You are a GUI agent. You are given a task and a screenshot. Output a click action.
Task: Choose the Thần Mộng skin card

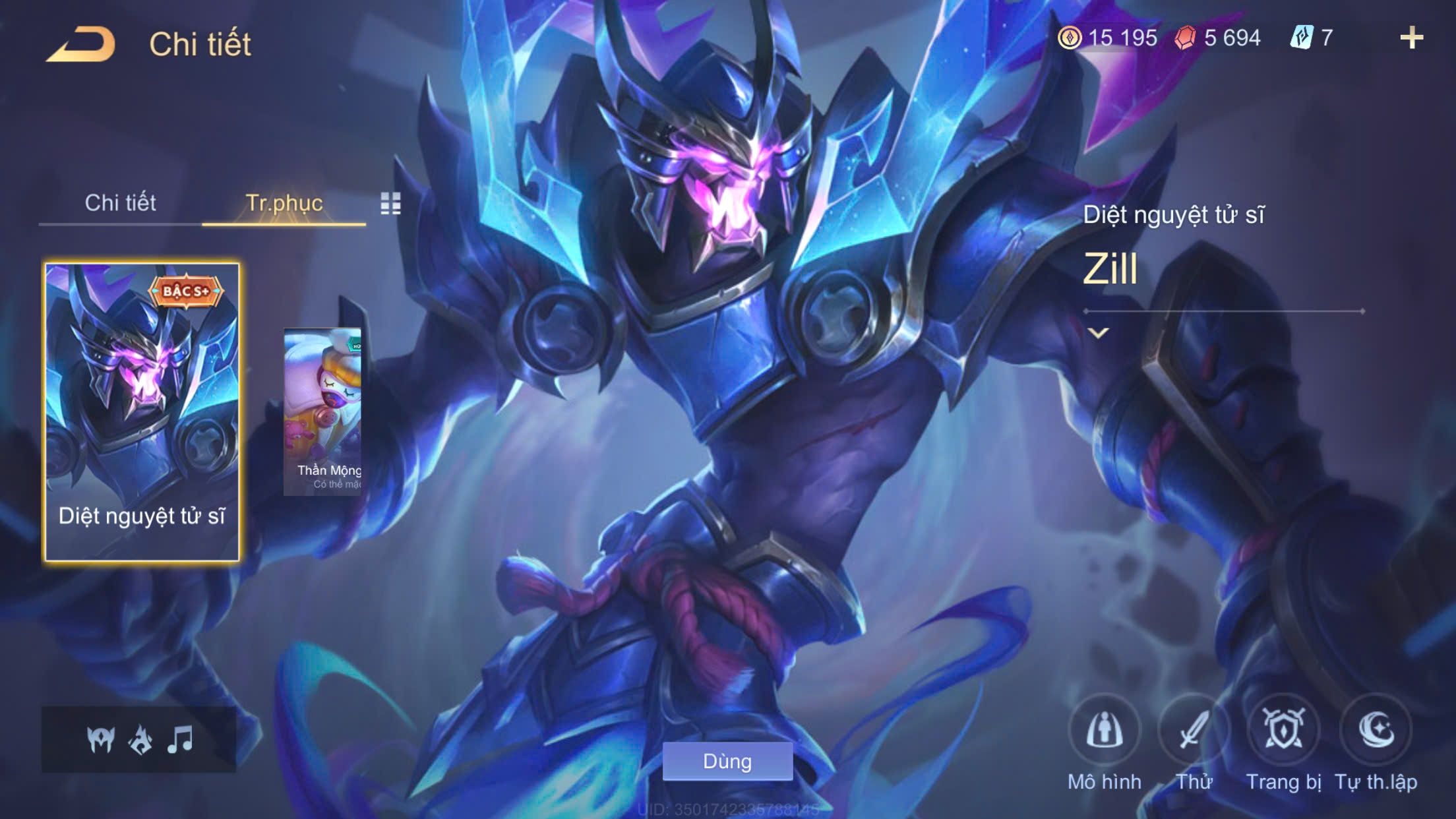[x=323, y=412]
